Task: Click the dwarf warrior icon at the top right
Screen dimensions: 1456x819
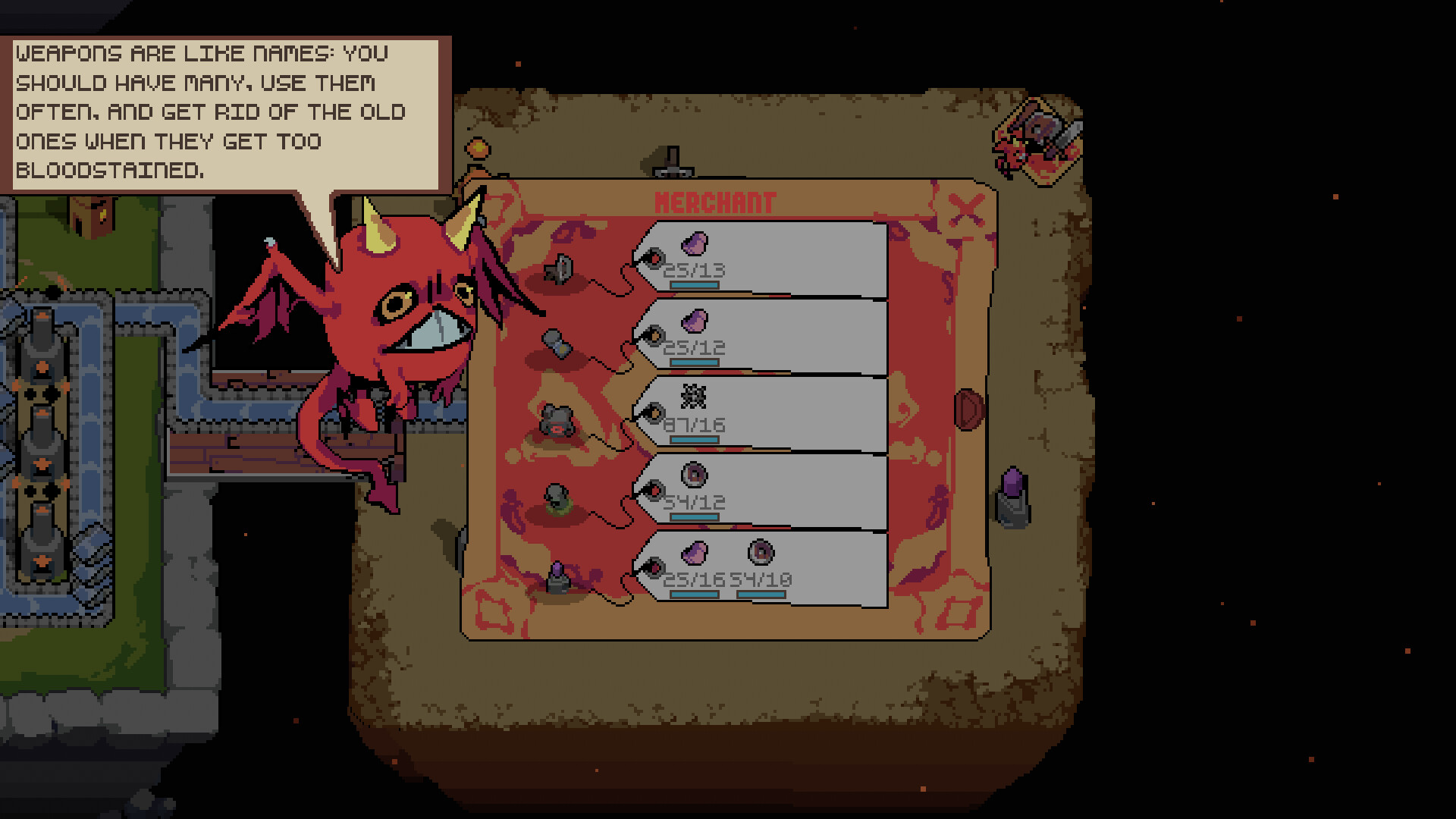Action: point(1039,140)
